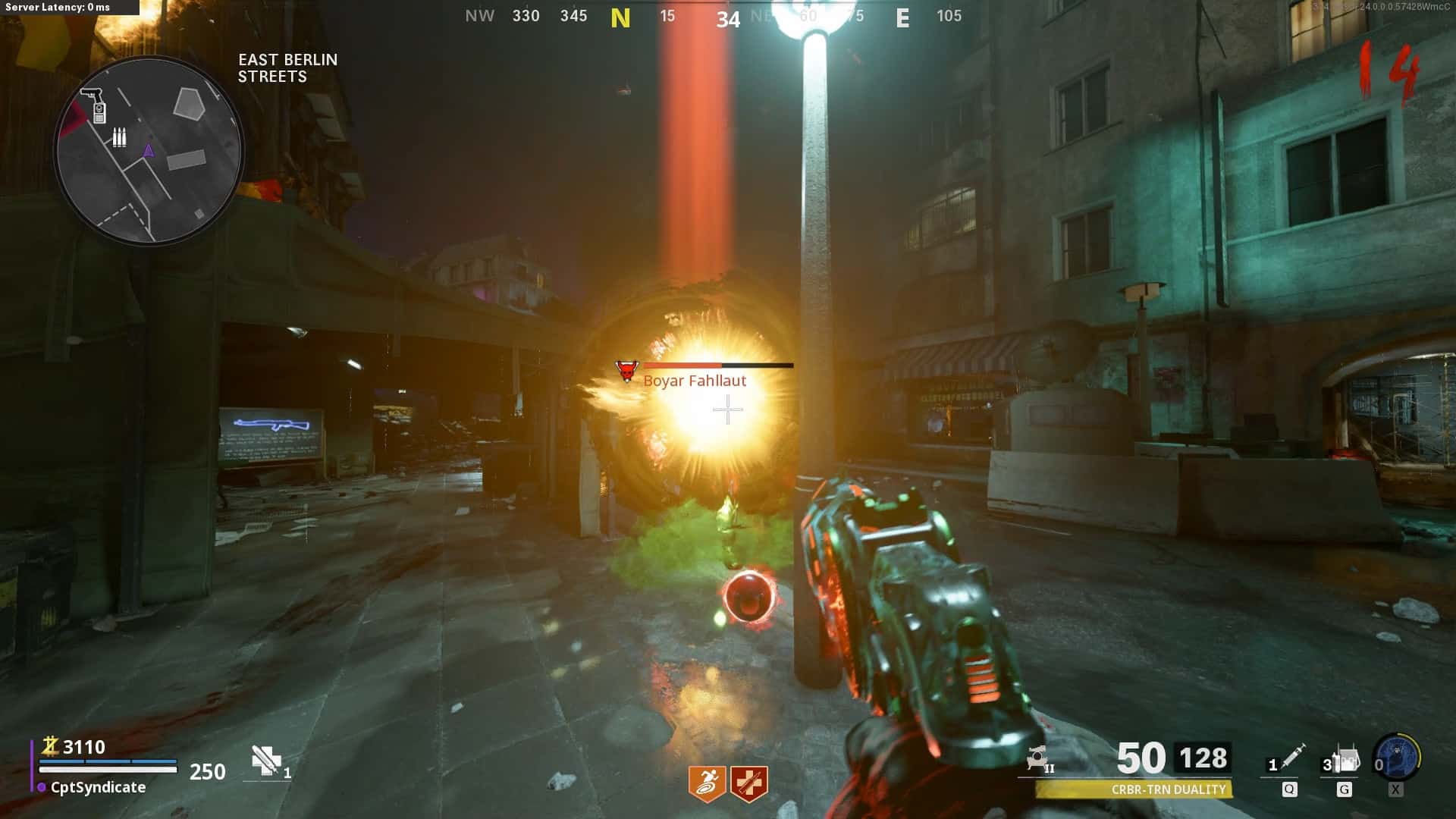Select the pistol wall-buy marker on minimap
This screenshot has height=819, width=1456.
pos(92,95)
